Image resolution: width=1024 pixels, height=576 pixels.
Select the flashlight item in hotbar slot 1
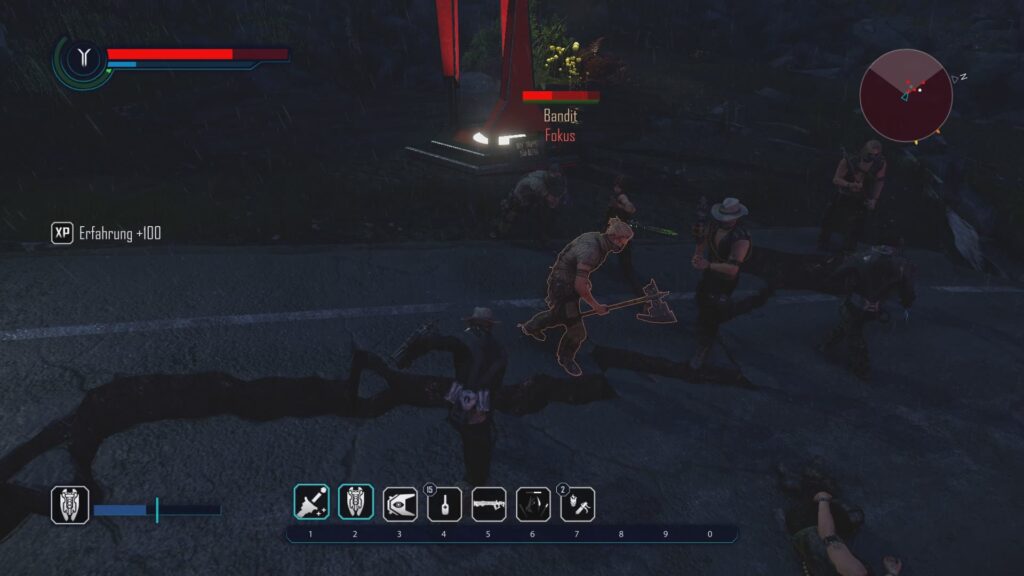click(311, 503)
